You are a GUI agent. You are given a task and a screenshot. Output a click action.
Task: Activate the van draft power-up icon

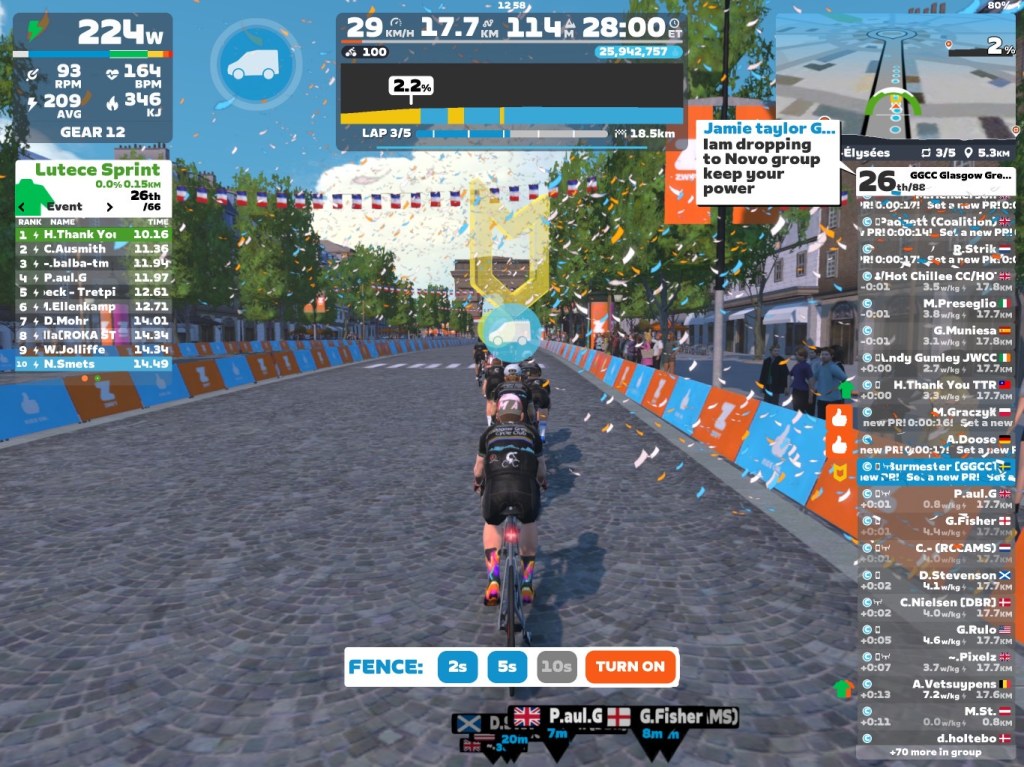256,64
